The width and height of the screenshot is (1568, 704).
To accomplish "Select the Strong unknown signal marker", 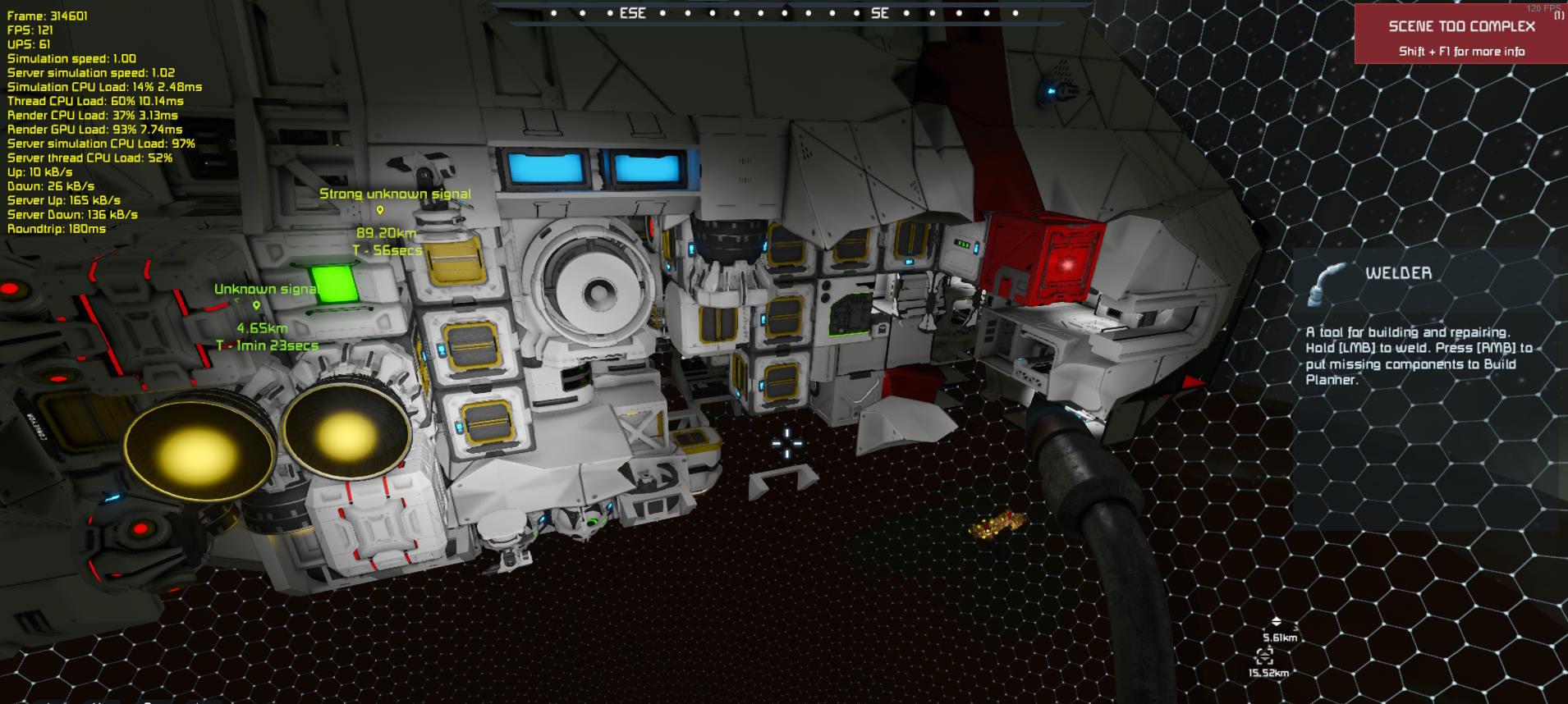I will (380, 211).
